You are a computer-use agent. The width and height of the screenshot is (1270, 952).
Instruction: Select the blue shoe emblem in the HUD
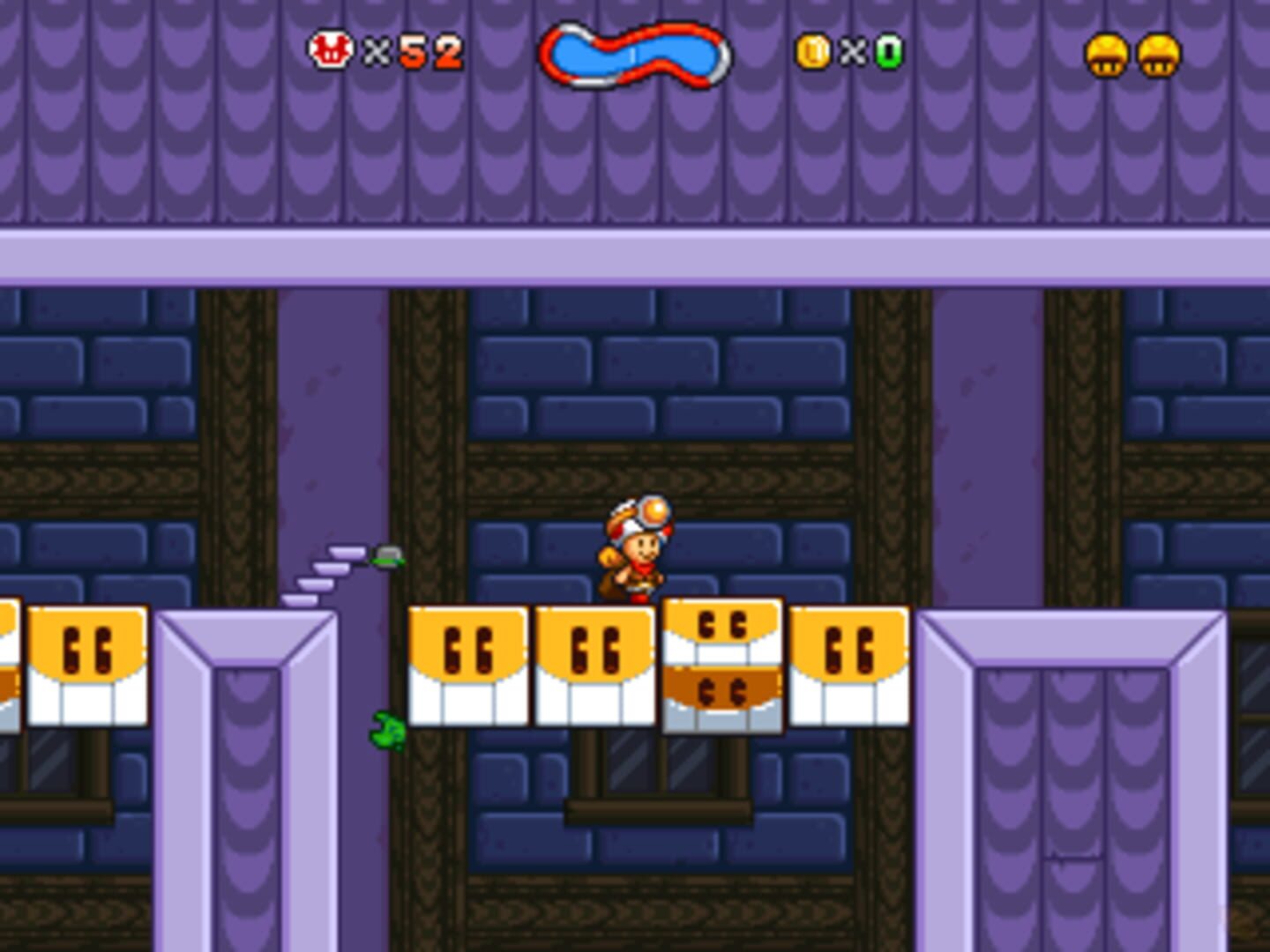point(633,55)
